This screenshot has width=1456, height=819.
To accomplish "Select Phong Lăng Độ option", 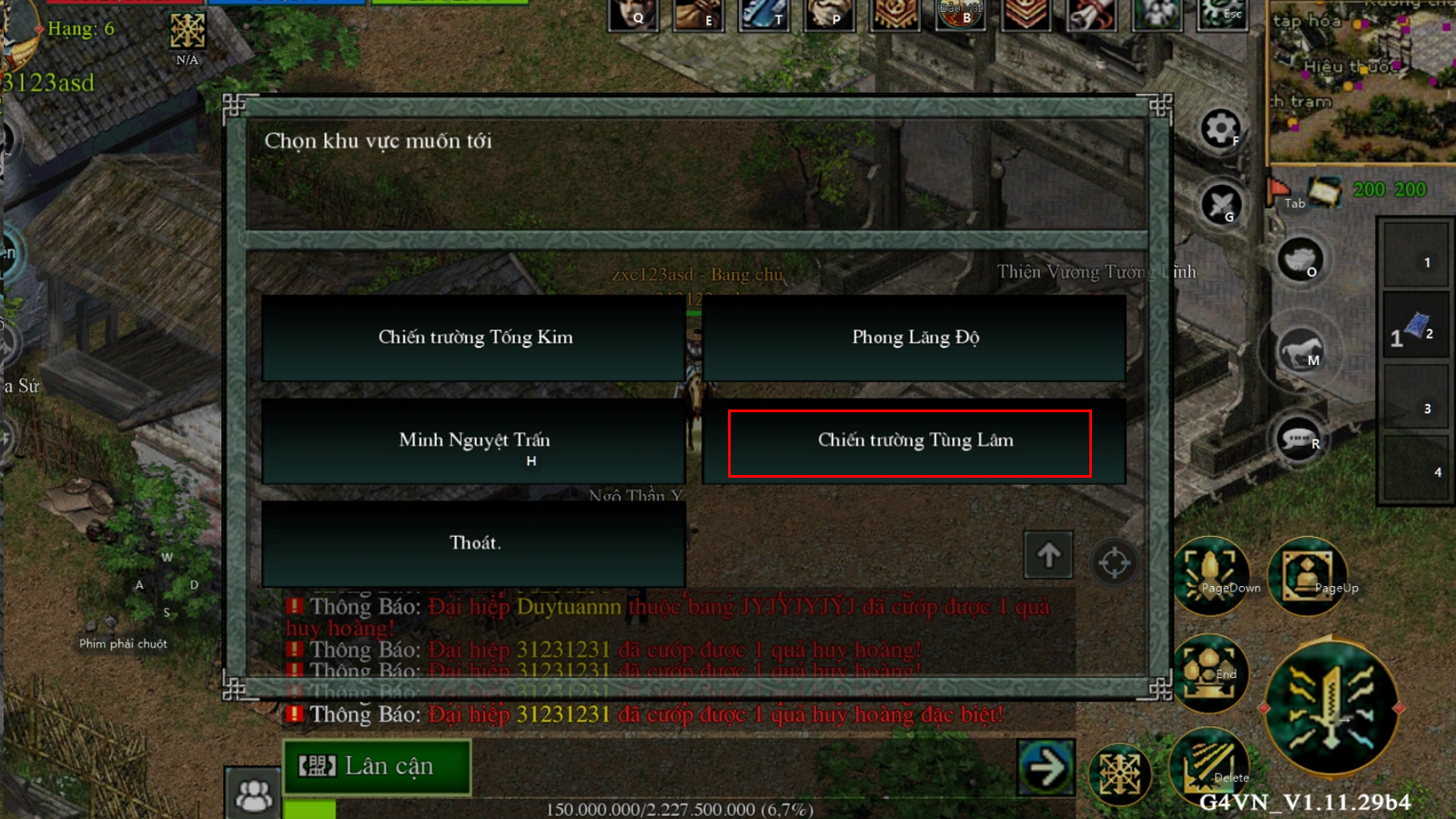I will tap(915, 338).
